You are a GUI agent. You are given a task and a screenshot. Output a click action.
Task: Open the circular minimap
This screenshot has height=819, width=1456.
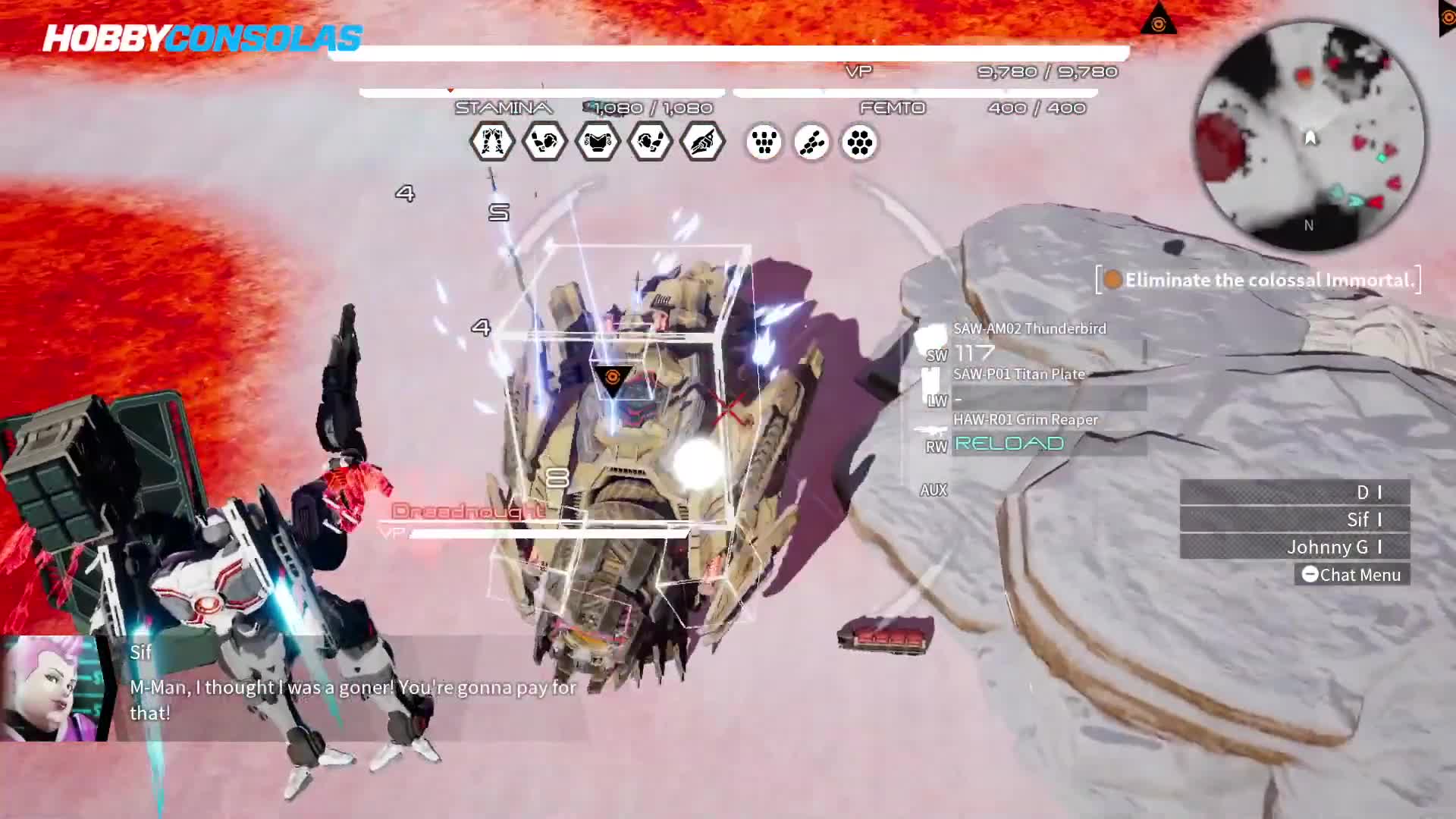(x=1310, y=136)
